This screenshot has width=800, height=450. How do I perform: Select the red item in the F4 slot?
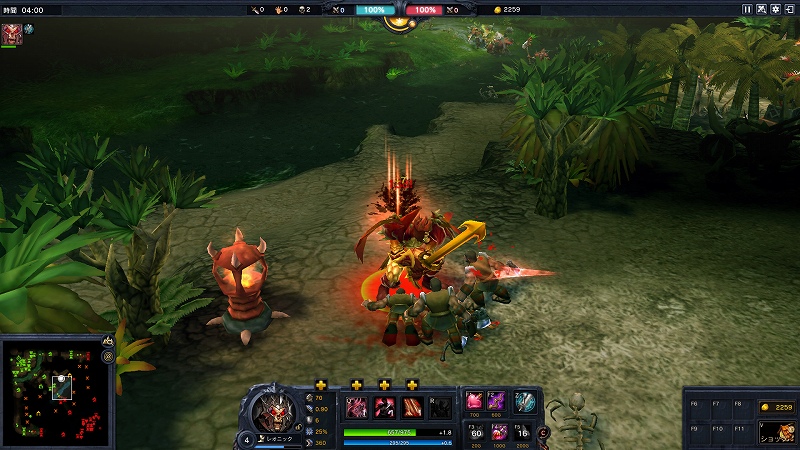(498, 432)
